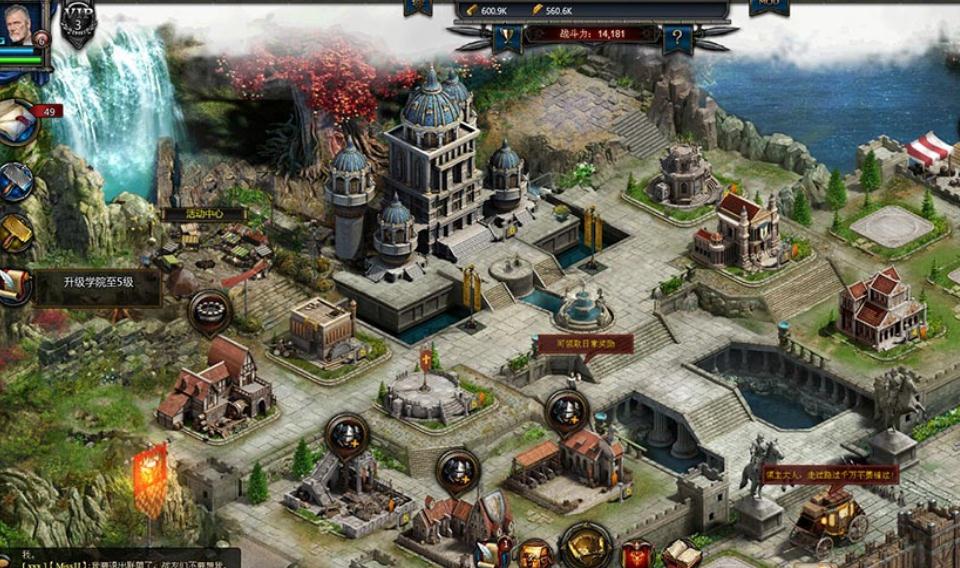
Task: Open the question mark help button
Action: point(677,39)
